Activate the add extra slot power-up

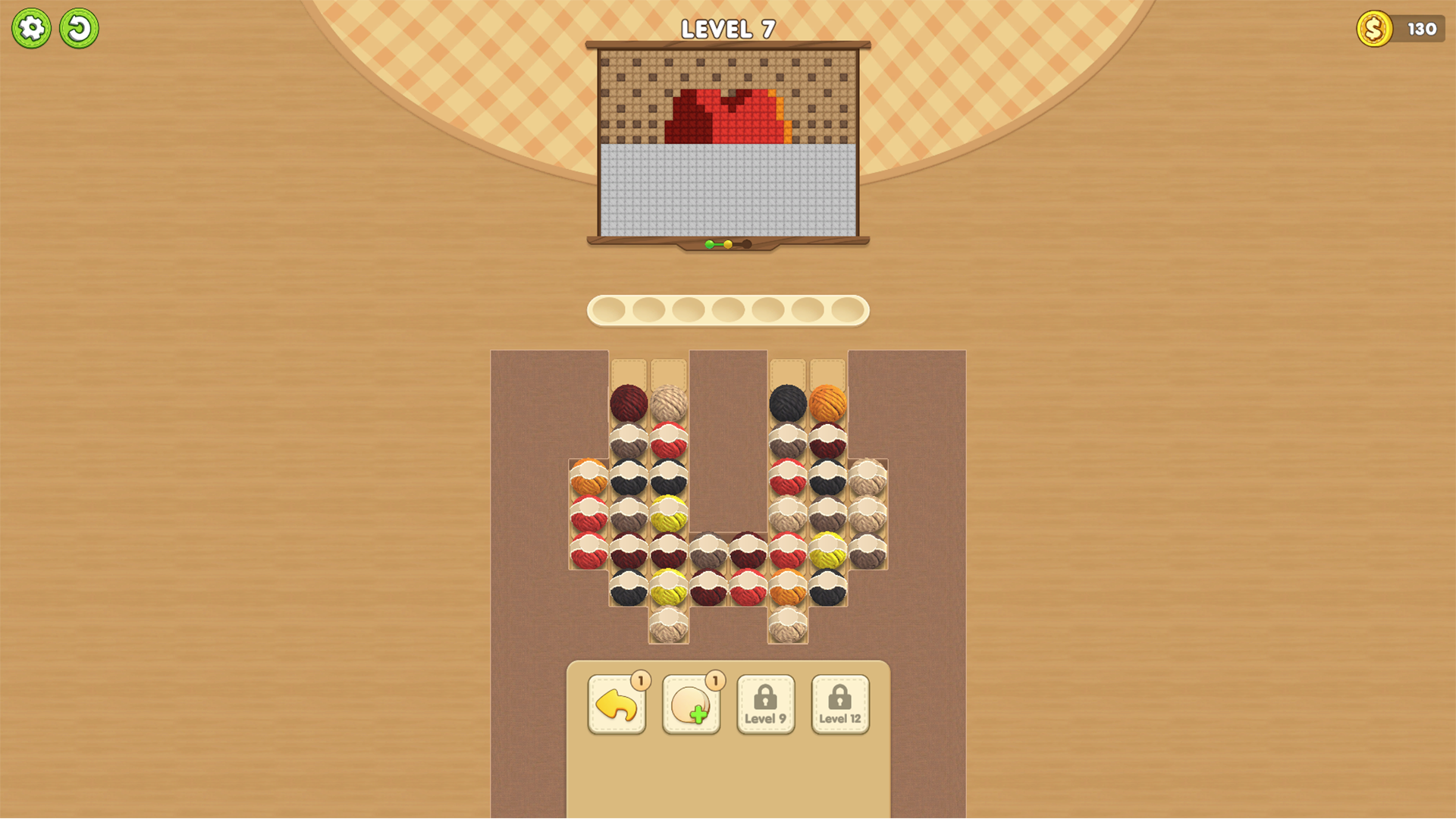[x=690, y=705]
